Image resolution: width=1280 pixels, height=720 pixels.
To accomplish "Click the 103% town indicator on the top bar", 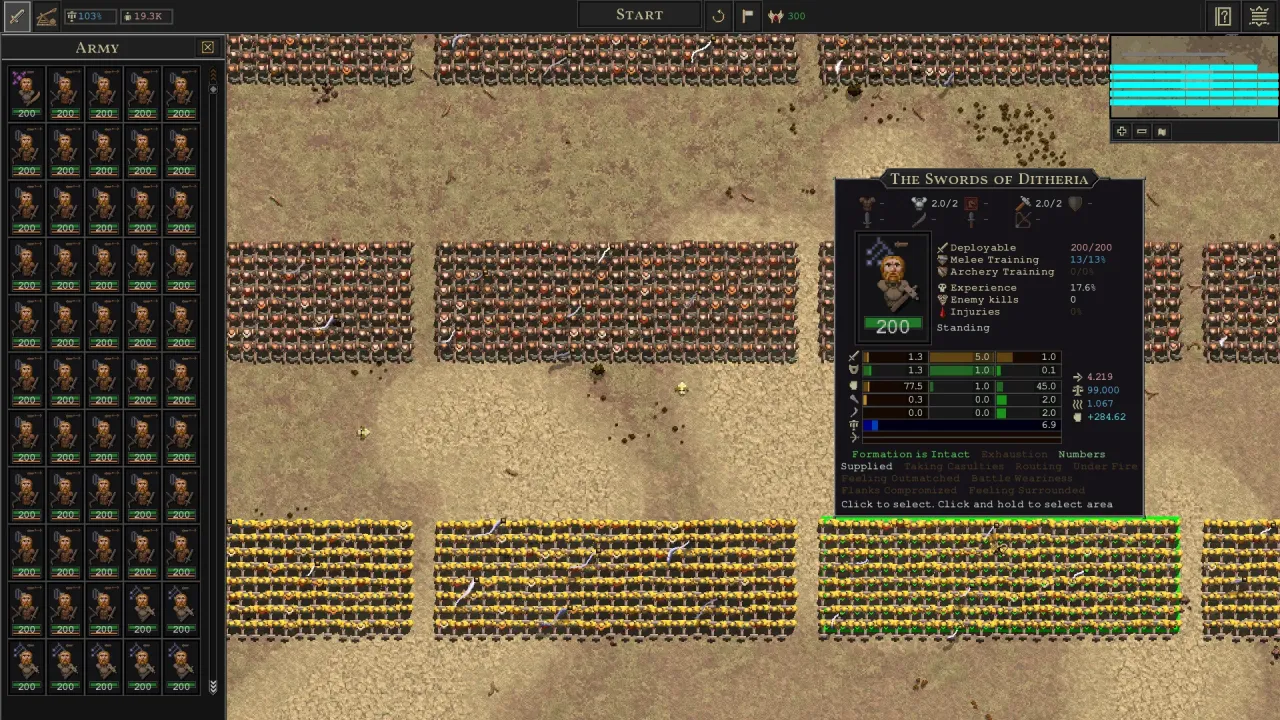I will click(x=88, y=15).
